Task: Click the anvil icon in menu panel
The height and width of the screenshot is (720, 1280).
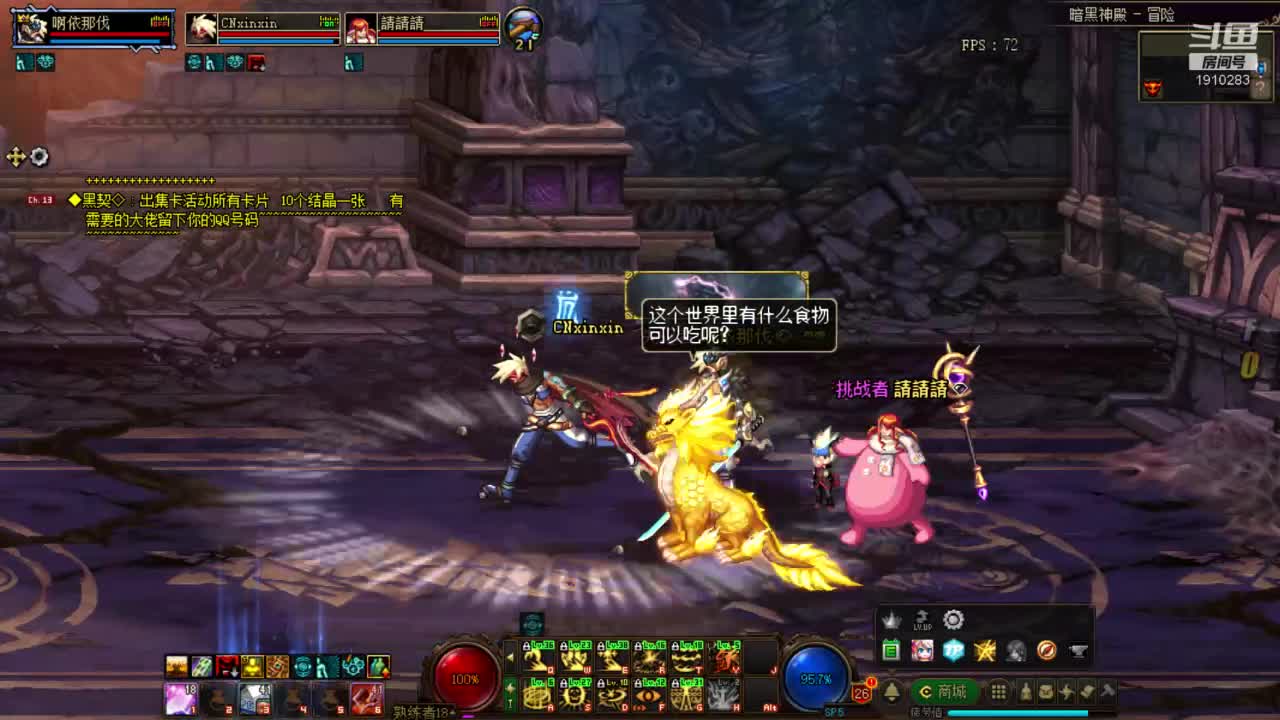Action: [1078, 651]
